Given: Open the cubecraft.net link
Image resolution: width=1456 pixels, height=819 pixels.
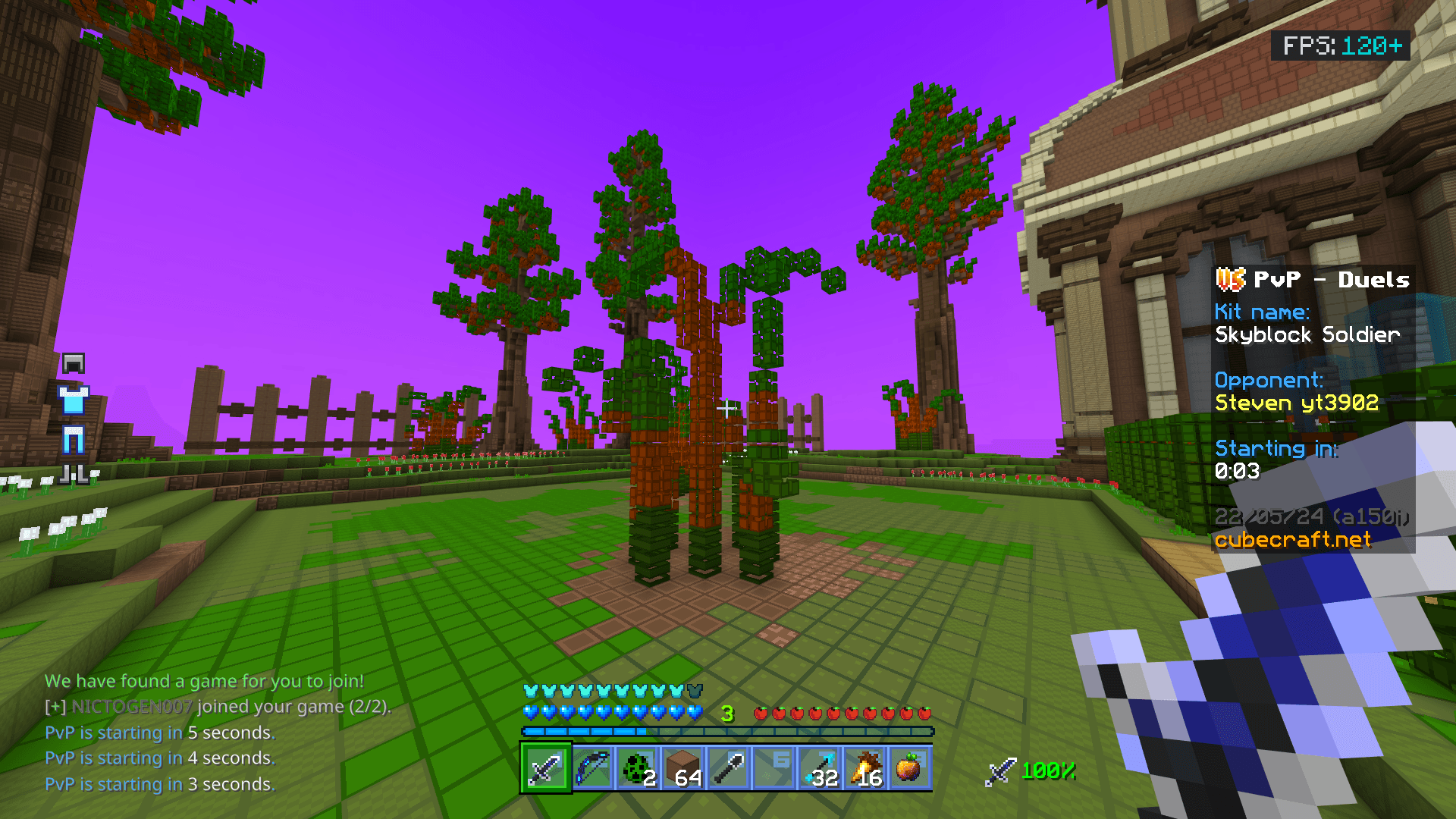Looking at the screenshot, I should 1293,540.
